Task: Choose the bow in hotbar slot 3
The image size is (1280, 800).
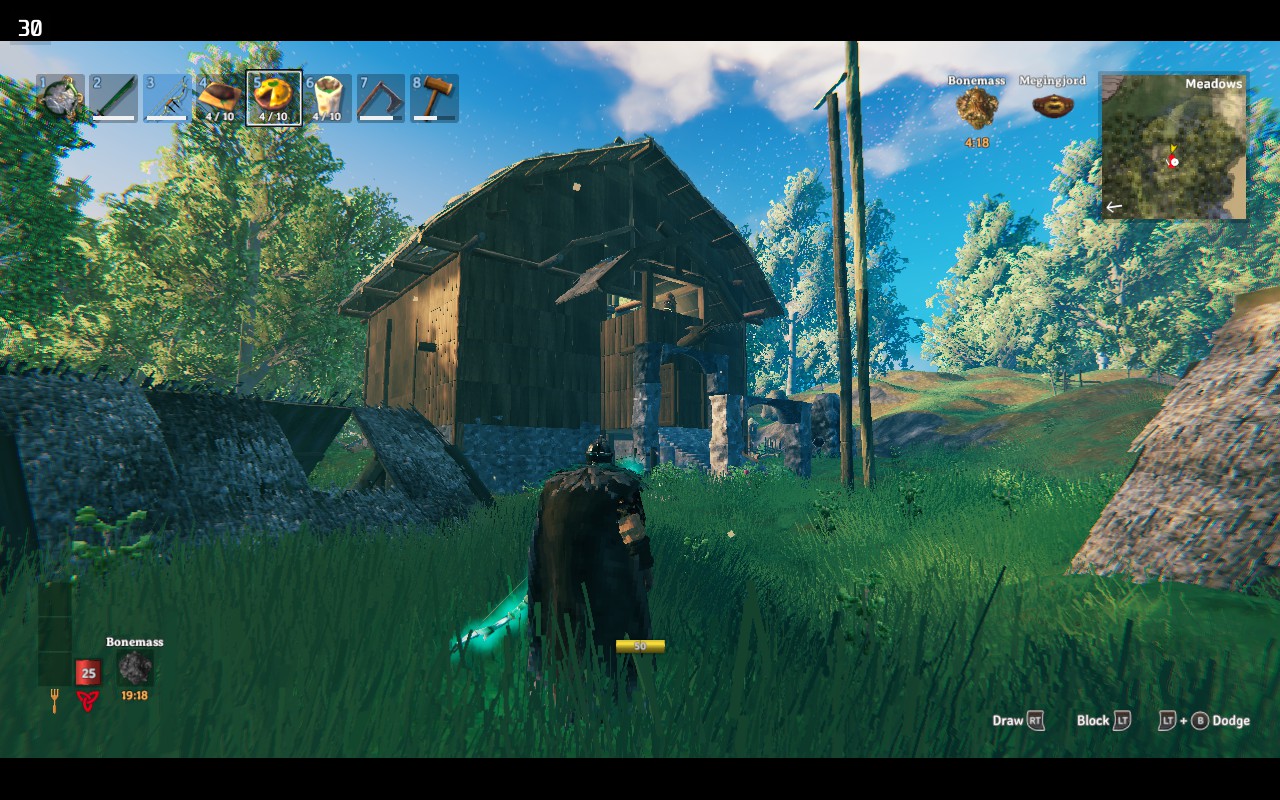Action: (167, 98)
